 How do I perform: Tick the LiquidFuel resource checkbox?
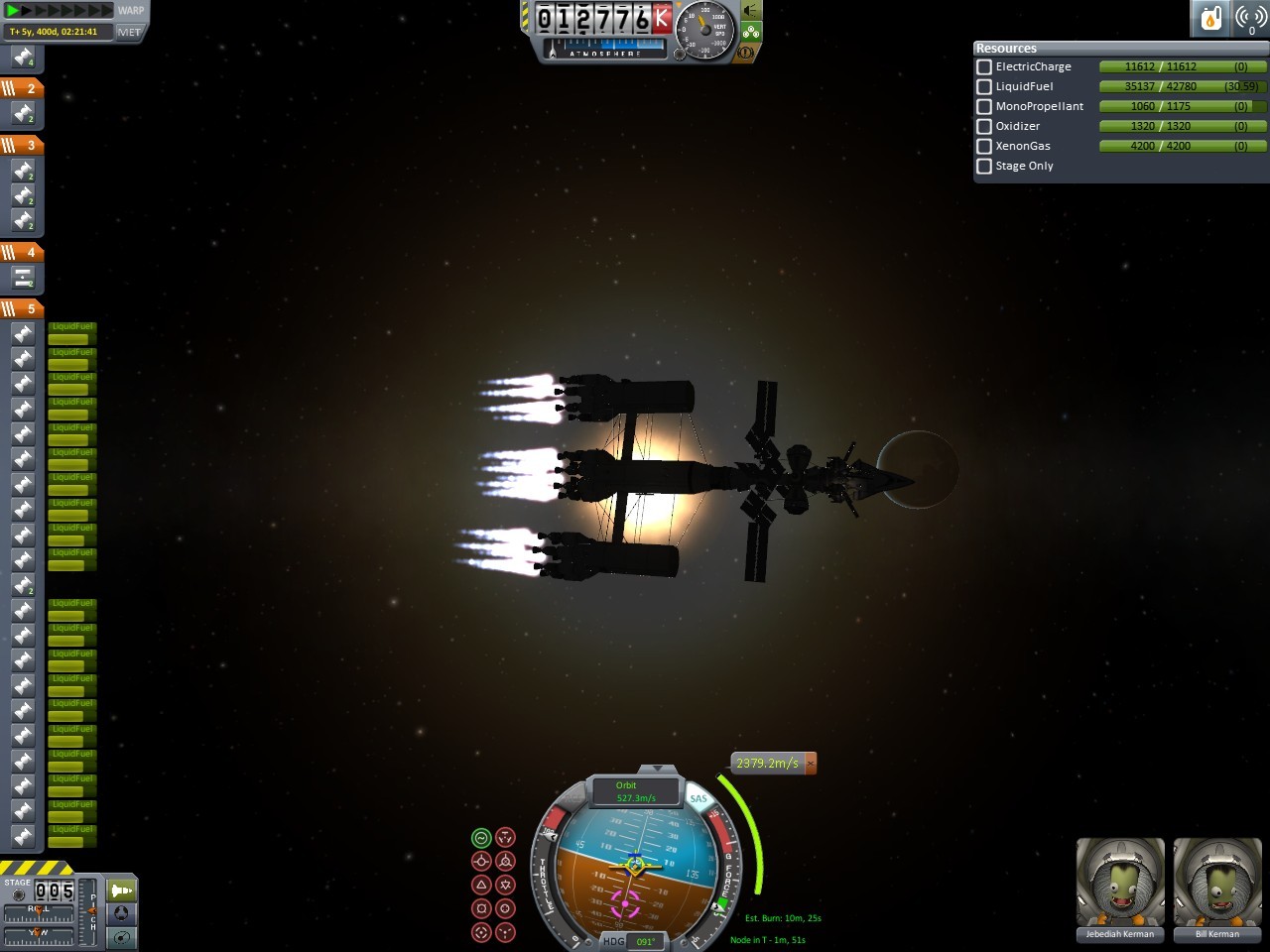point(984,87)
